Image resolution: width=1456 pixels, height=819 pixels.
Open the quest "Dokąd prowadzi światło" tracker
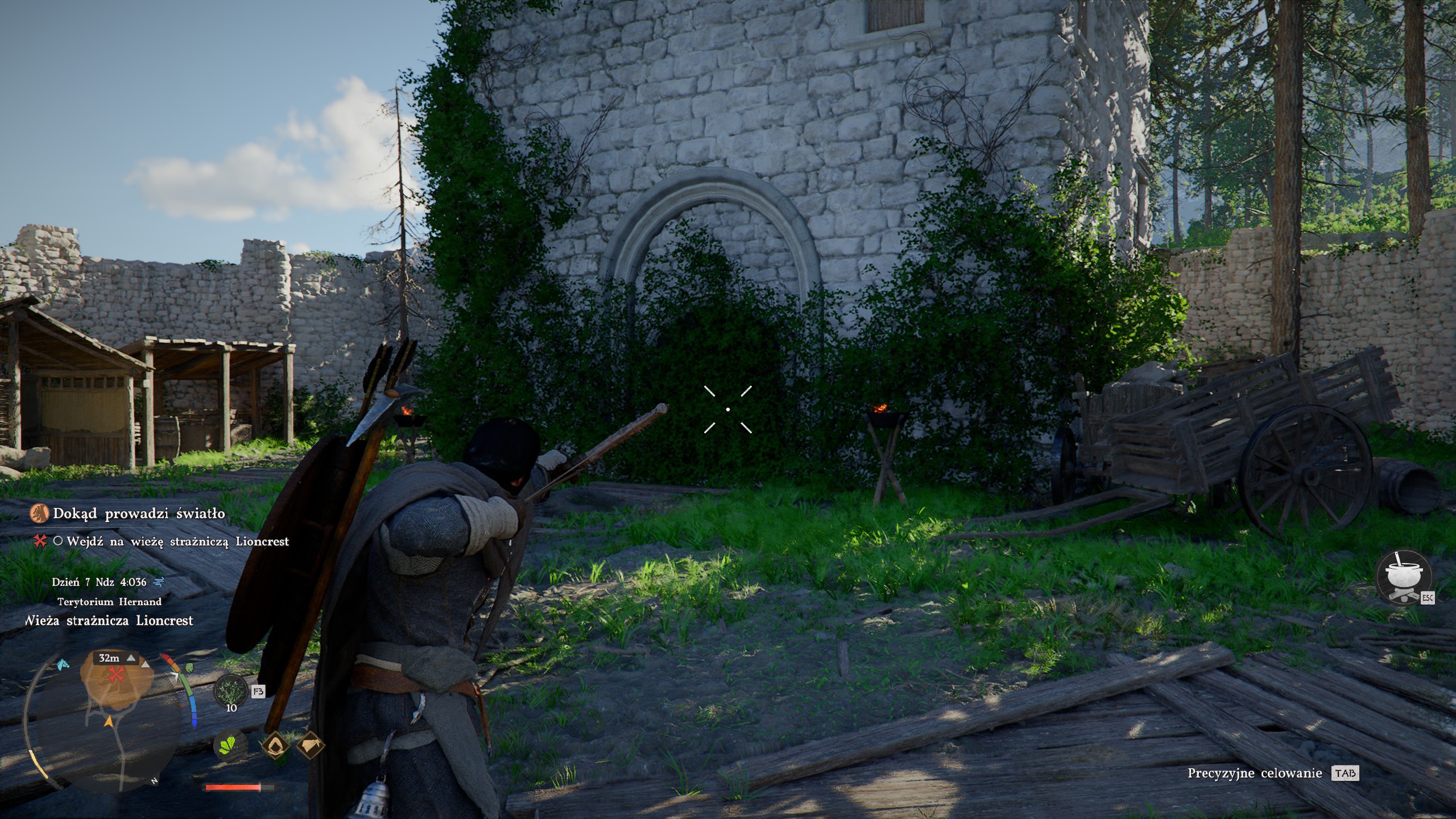[139, 514]
